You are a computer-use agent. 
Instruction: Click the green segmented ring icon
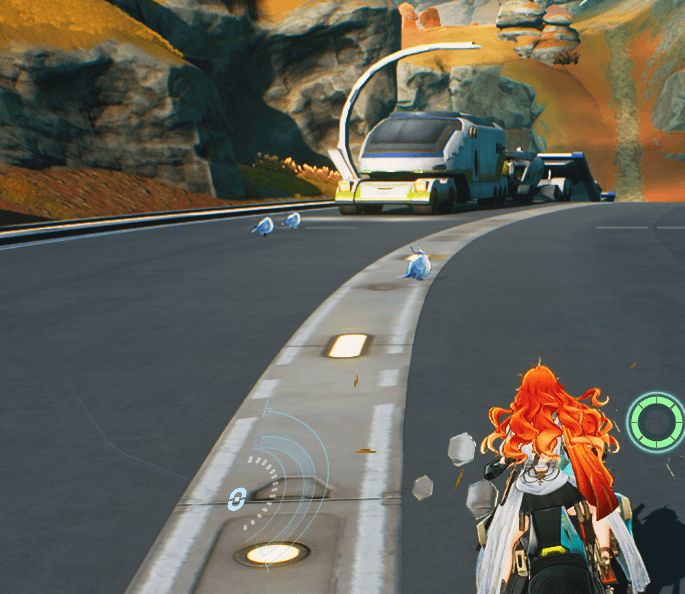(x=656, y=421)
